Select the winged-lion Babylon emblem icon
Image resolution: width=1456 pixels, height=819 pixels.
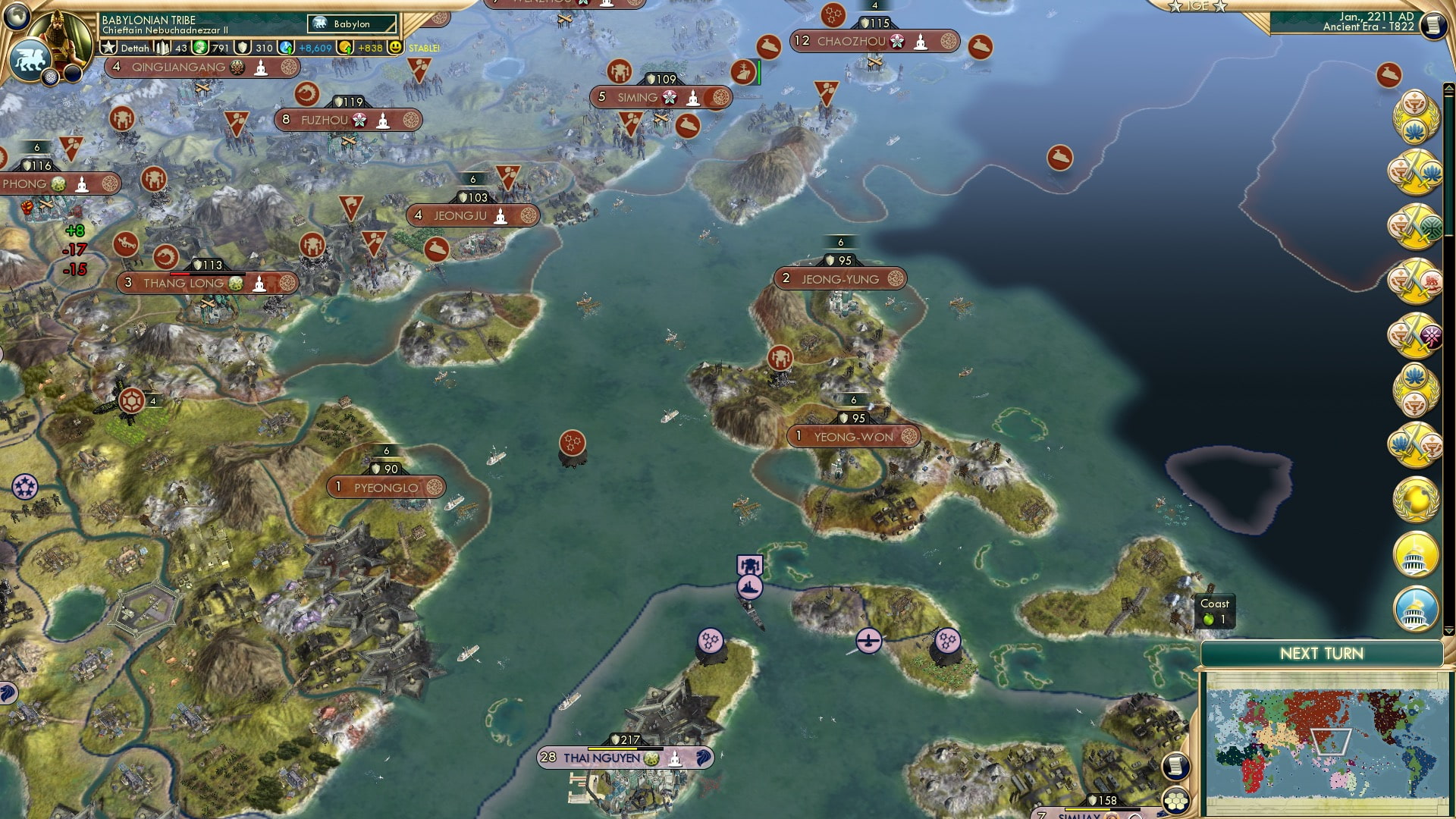[30, 58]
